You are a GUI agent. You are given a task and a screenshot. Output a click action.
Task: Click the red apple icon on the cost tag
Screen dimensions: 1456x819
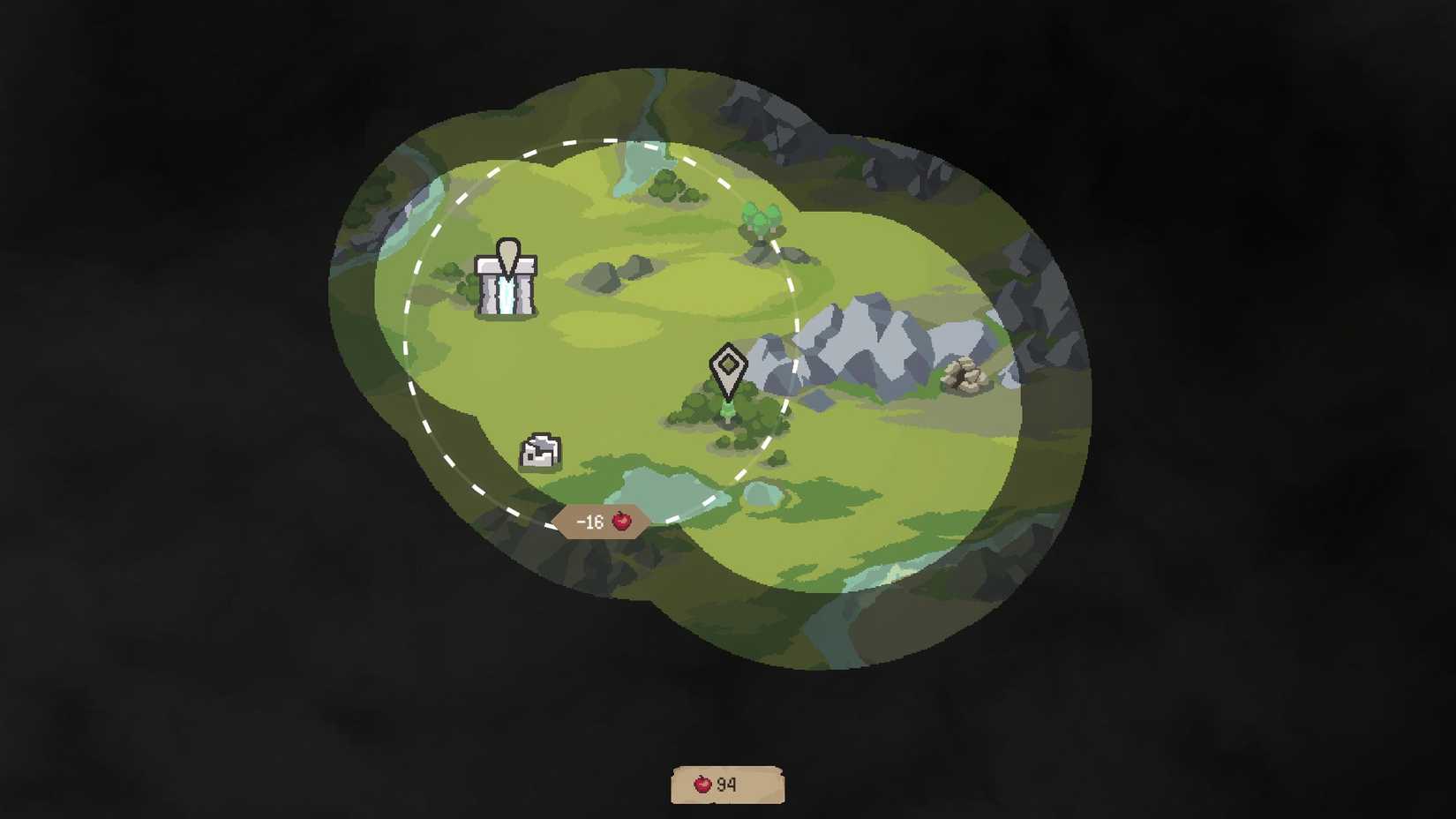pos(622,521)
